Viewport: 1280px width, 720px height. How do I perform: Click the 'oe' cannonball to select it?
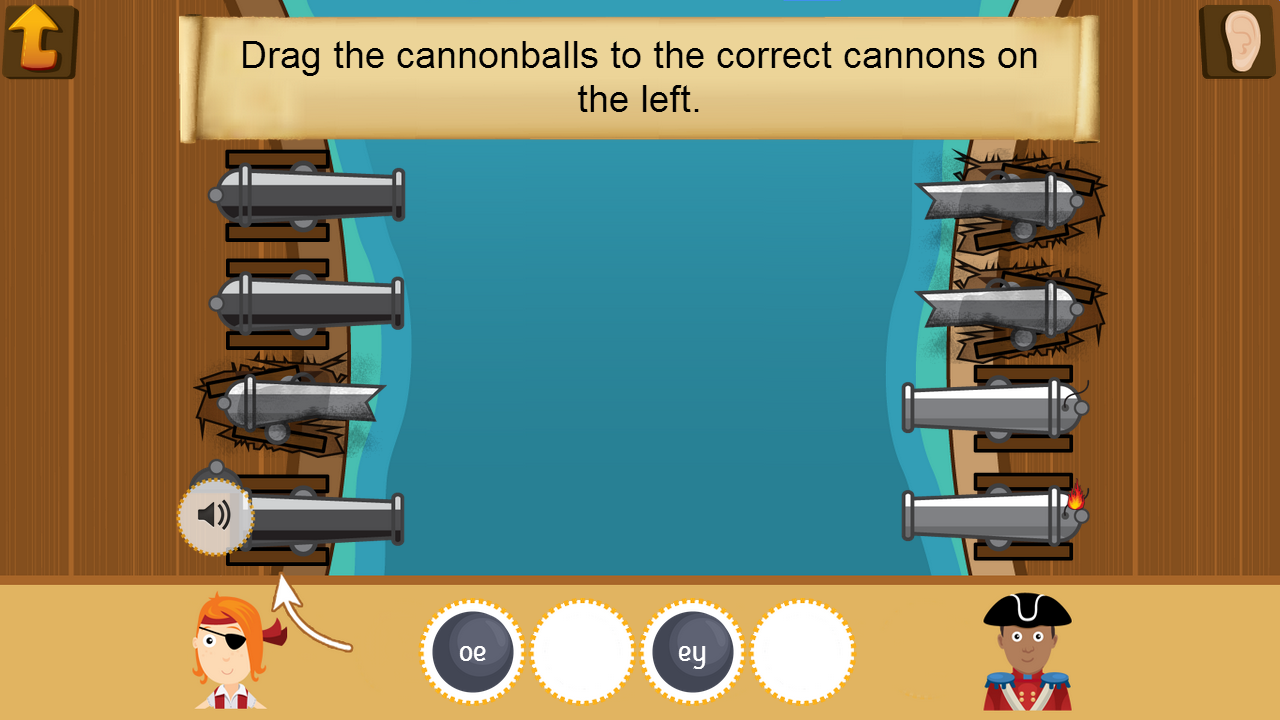[472, 650]
